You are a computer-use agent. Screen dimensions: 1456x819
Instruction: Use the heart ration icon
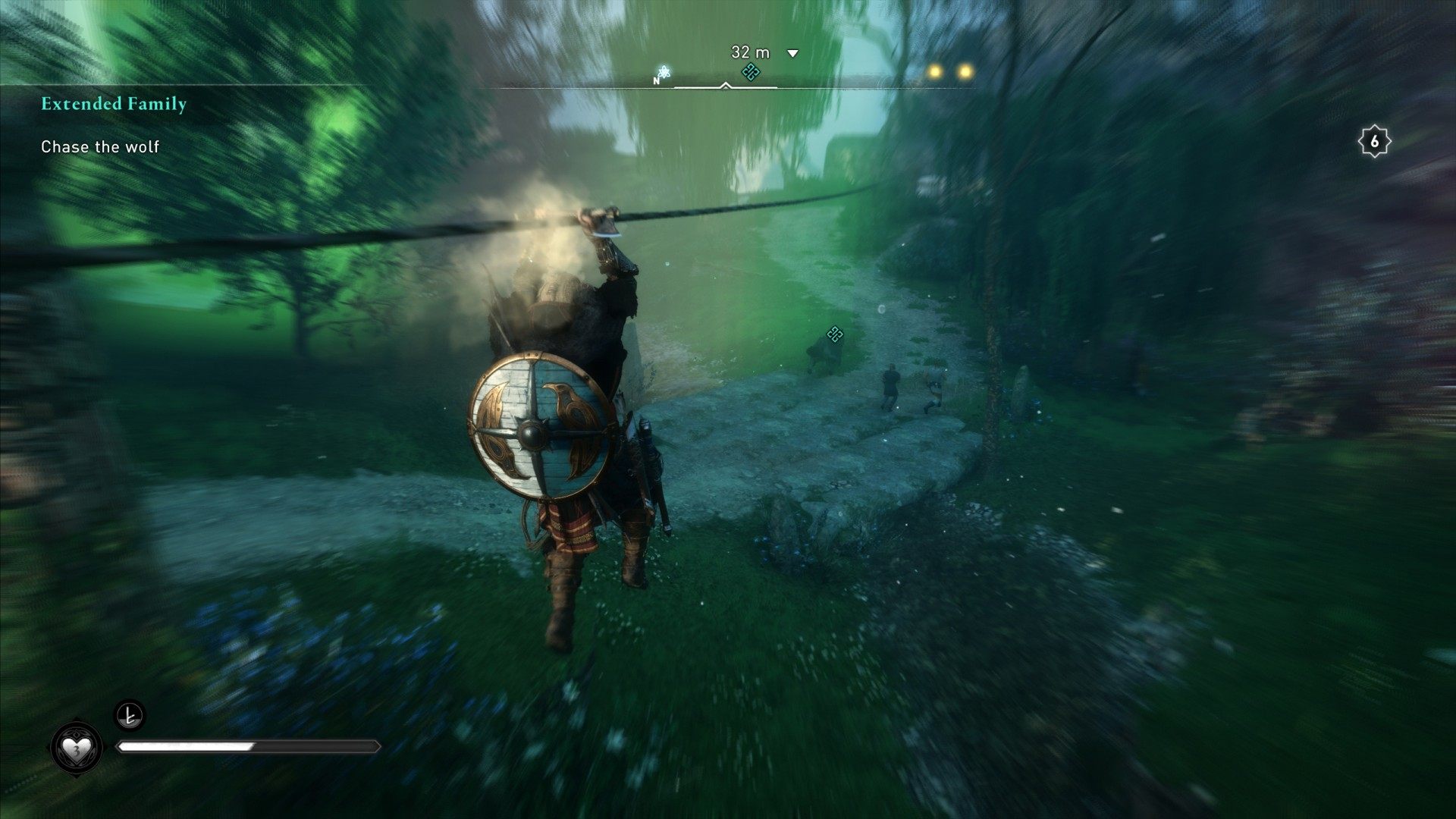pos(77,748)
